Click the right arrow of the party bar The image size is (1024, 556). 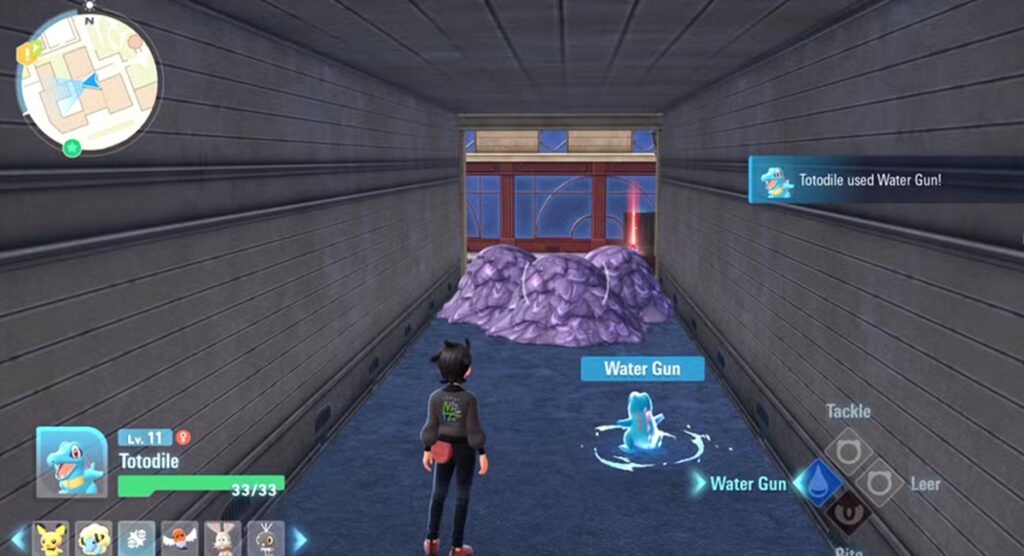[298, 539]
